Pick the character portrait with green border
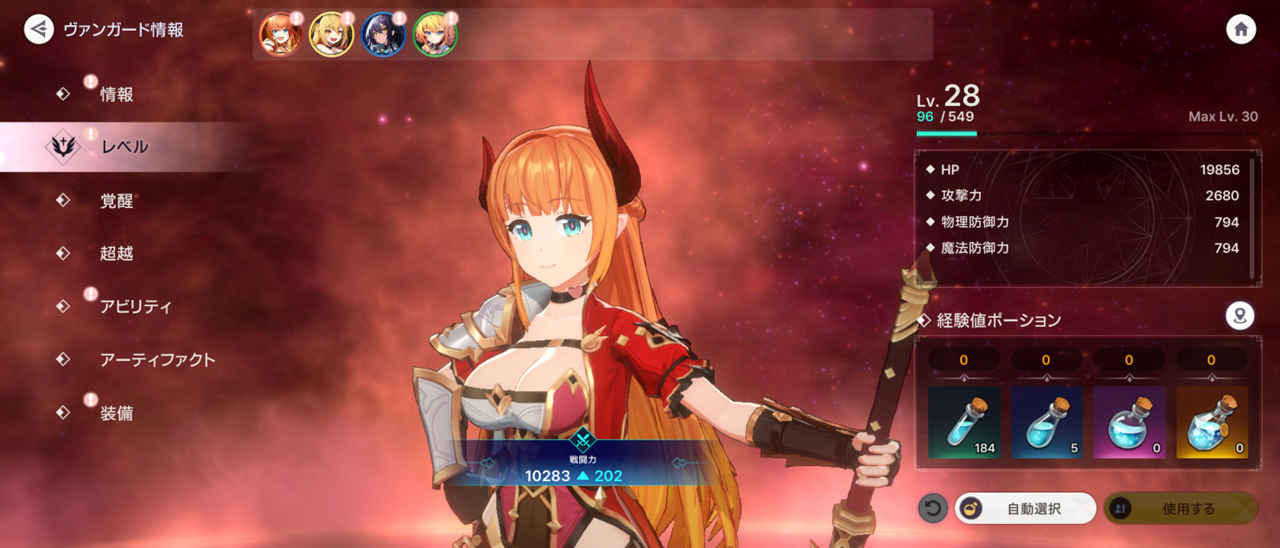This screenshot has width=1280, height=548. coord(435,35)
